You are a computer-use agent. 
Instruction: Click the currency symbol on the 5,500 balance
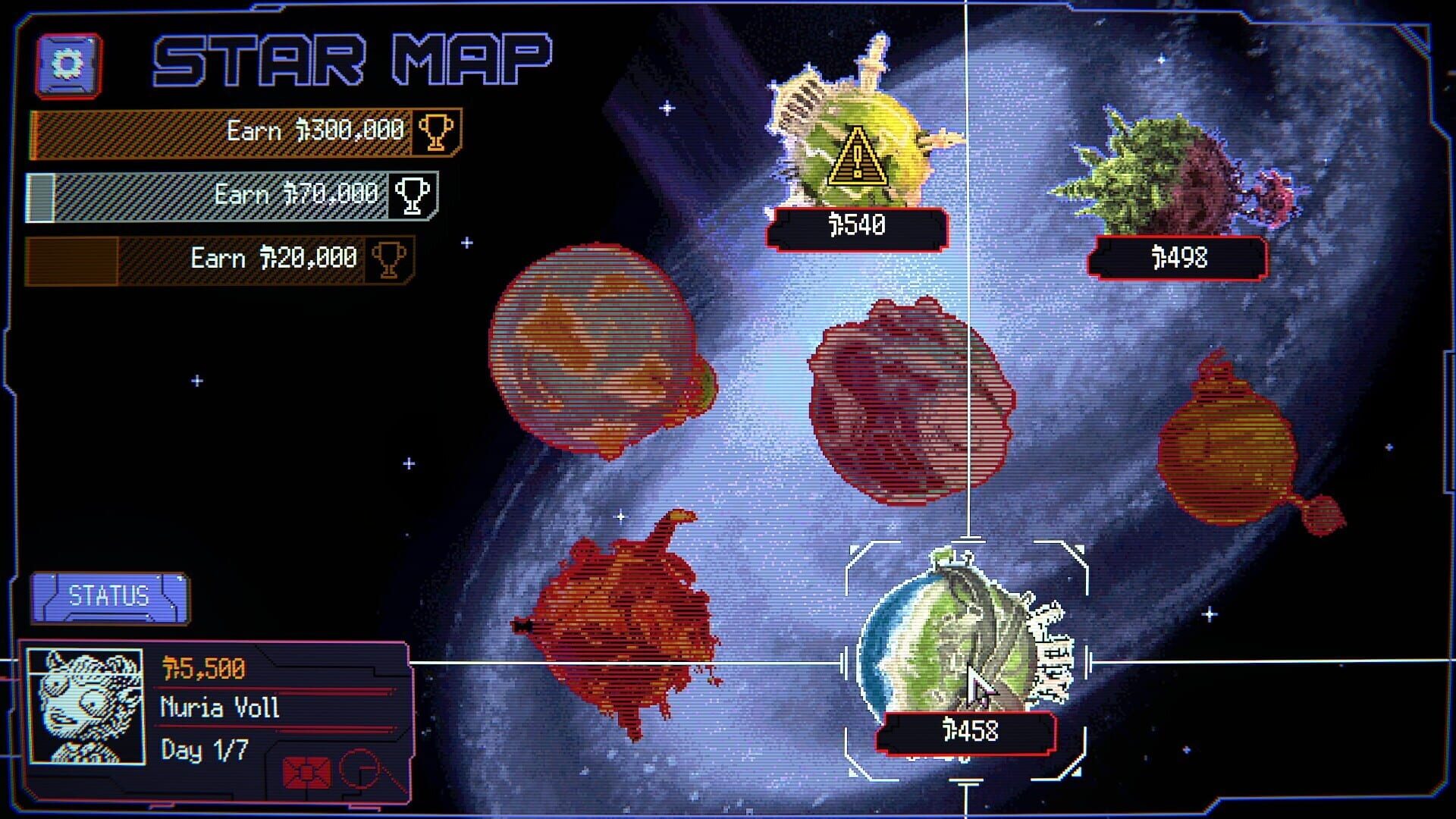click(x=168, y=667)
